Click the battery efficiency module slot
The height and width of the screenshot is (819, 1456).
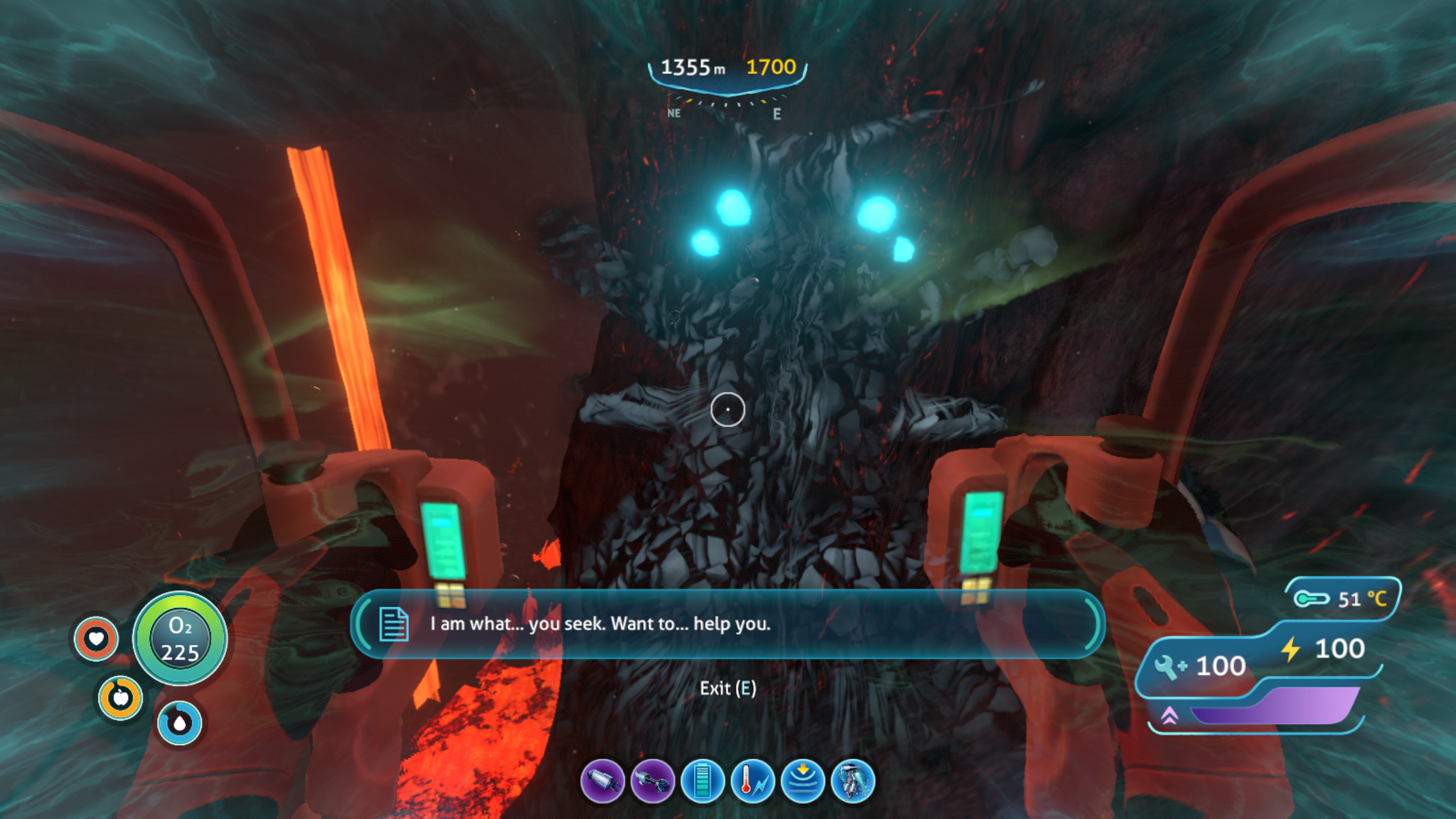tap(702, 781)
